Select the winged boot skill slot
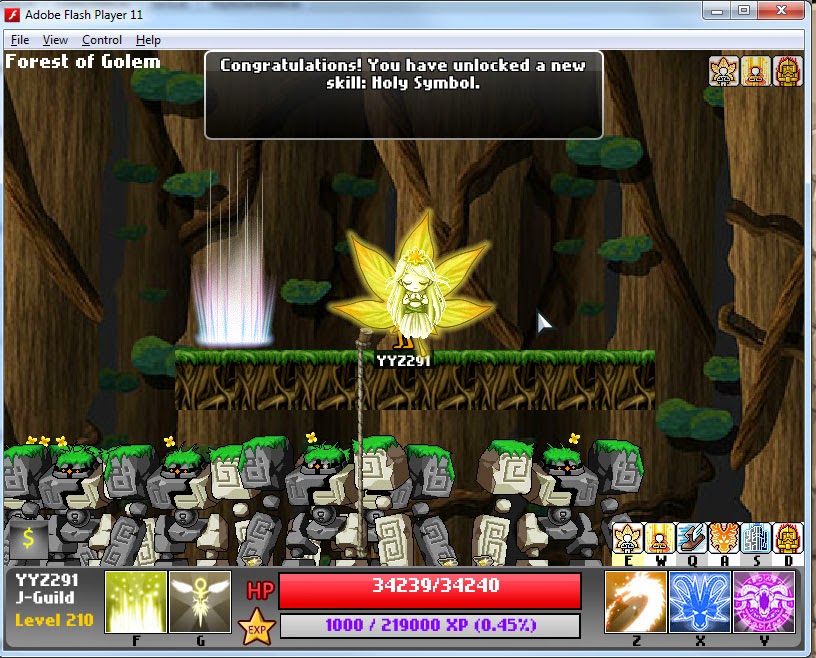 point(692,539)
